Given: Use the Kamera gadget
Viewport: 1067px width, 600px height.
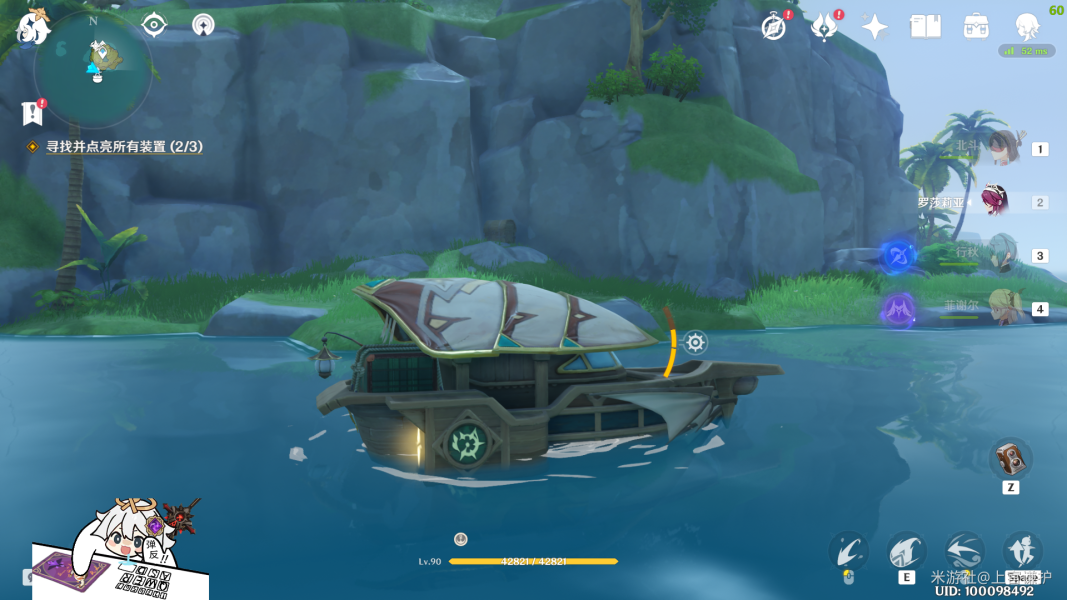Looking at the screenshot, I should coord(1010,459).
